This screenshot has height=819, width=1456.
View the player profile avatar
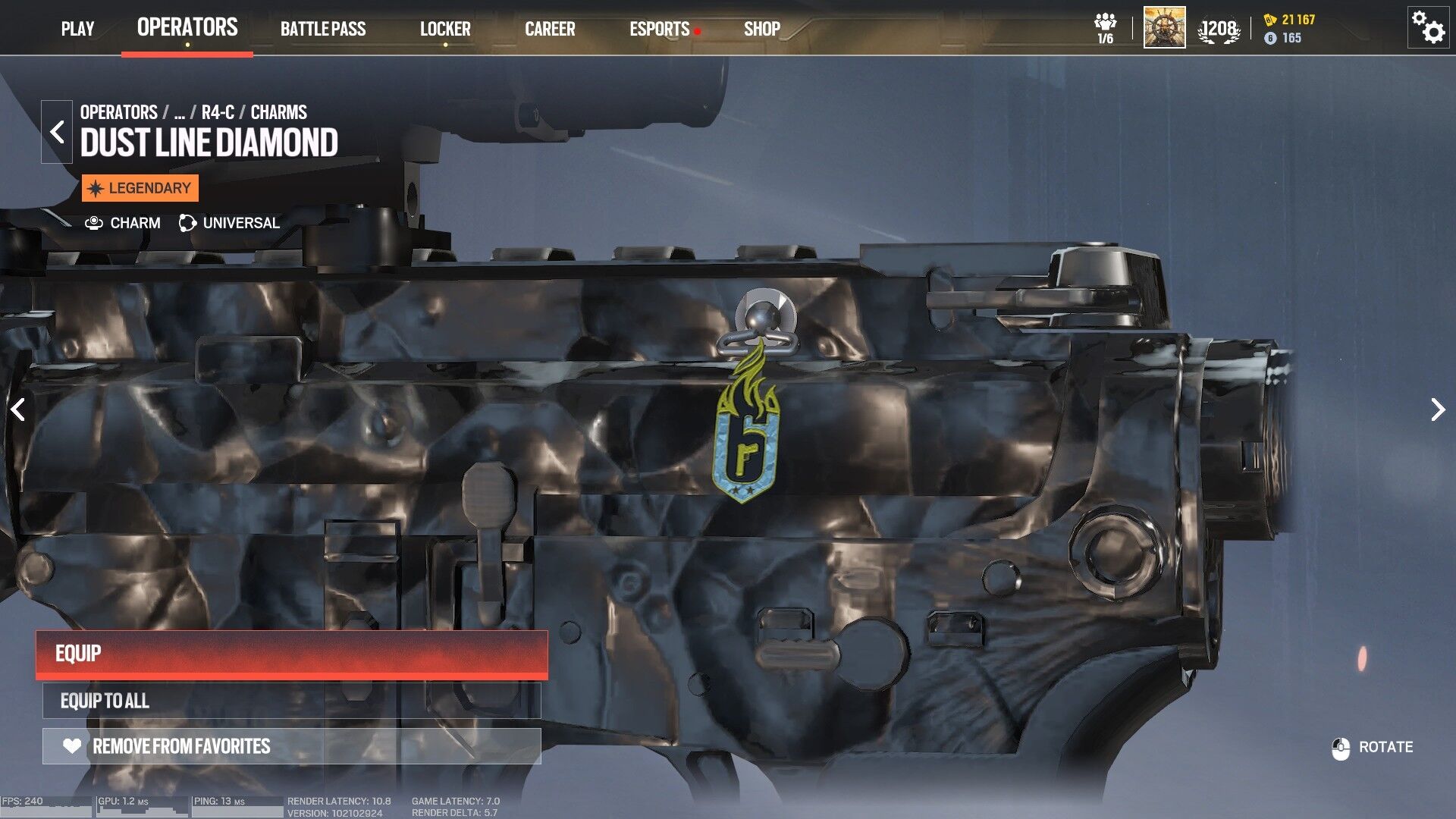[1164, 28]
